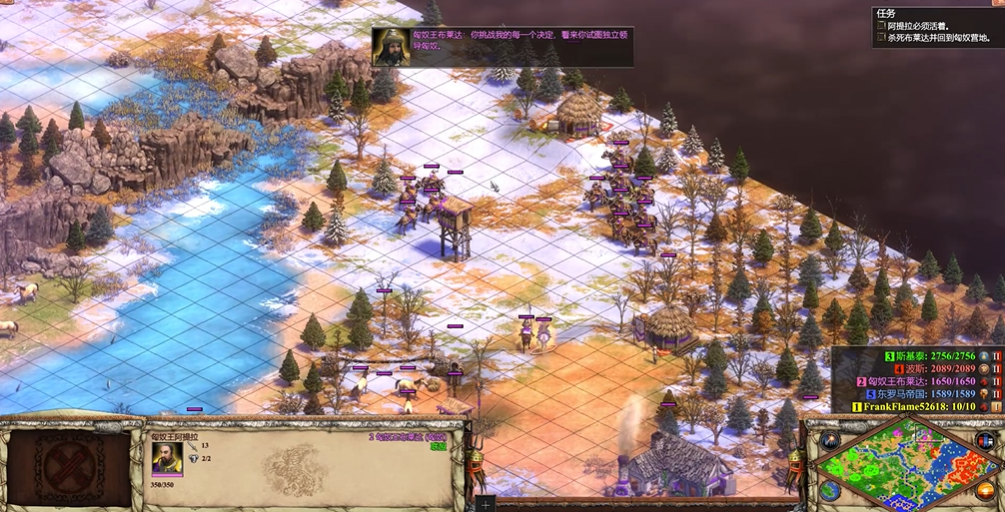
Task: Click the 杀死布莱达并回到匈奴营地 objective
Action: point(938,38)
